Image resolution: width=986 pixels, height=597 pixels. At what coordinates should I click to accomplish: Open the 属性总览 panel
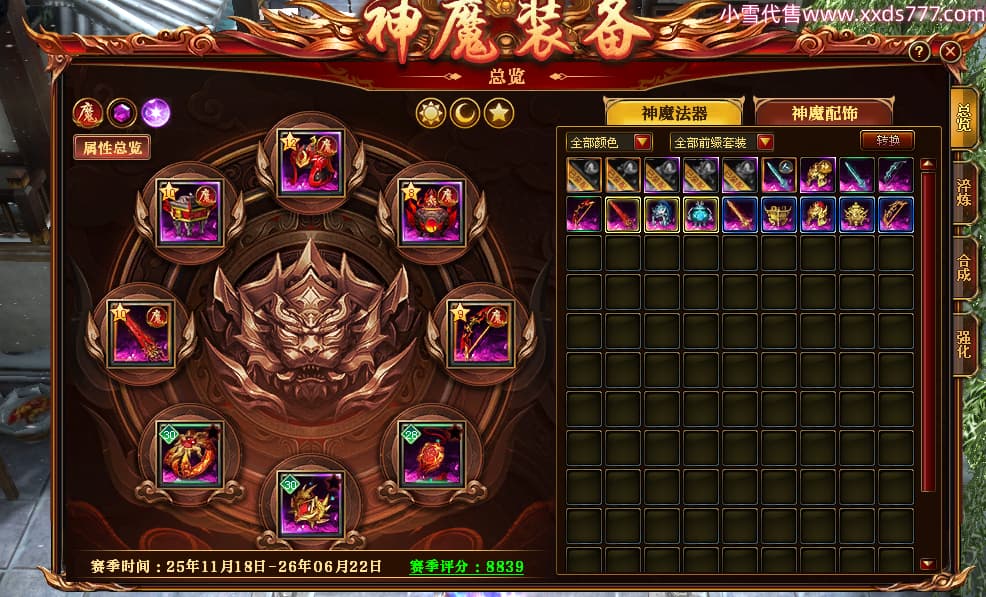(111, 147)
